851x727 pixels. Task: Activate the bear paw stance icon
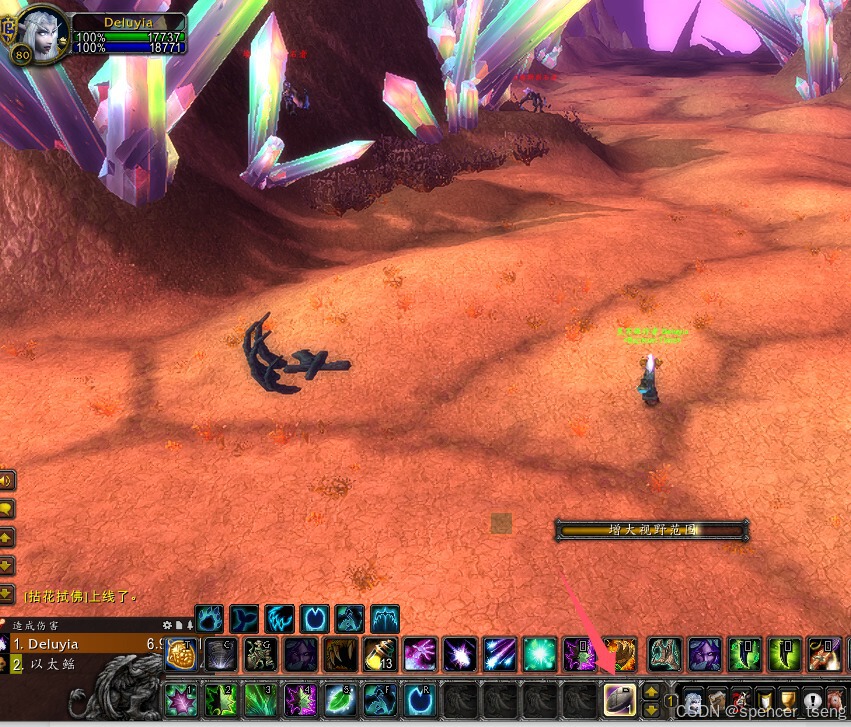[x=209, y=618]
